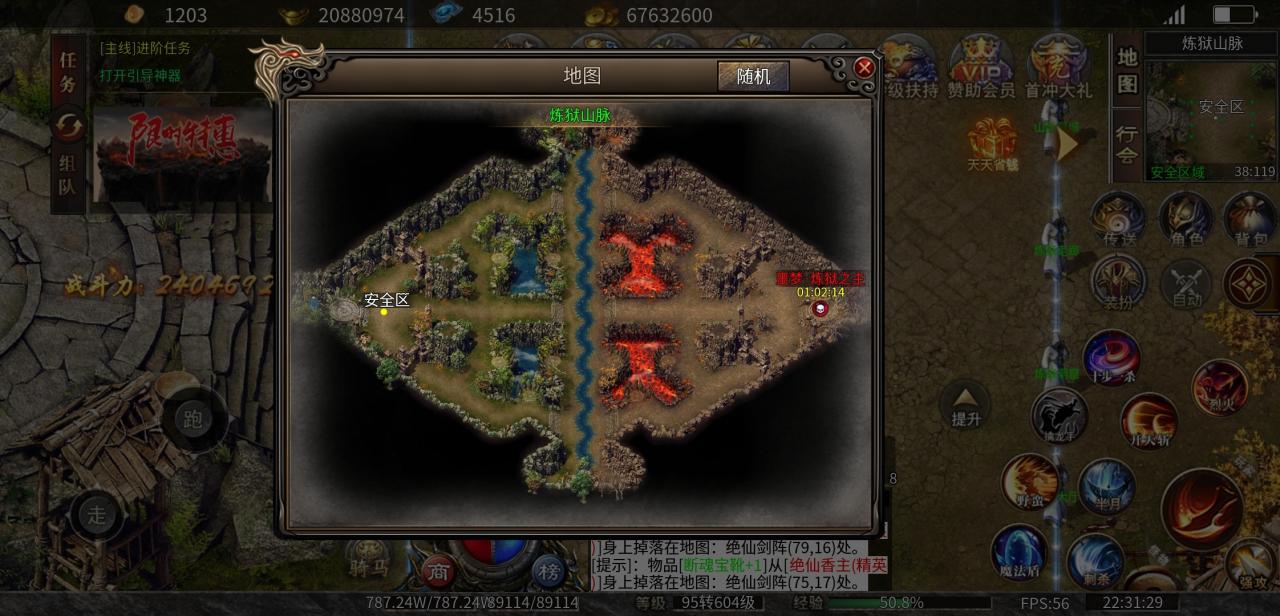Select the 炼狱之主 boss marker on map
Viewport: 1280px width, 616px height.
(821, 309)
